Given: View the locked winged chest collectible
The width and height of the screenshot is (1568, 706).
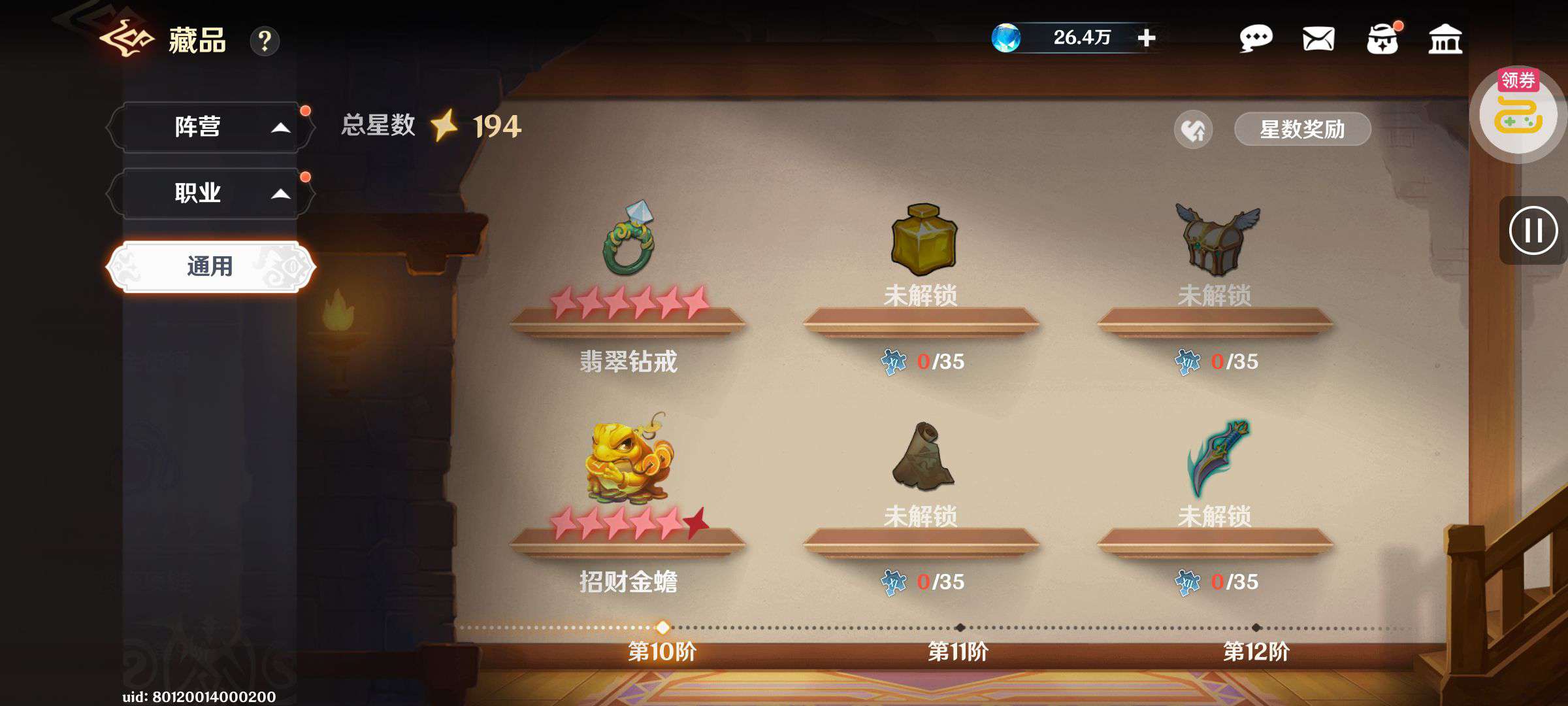Looking at the screenshot, I should click(1217, 239).
